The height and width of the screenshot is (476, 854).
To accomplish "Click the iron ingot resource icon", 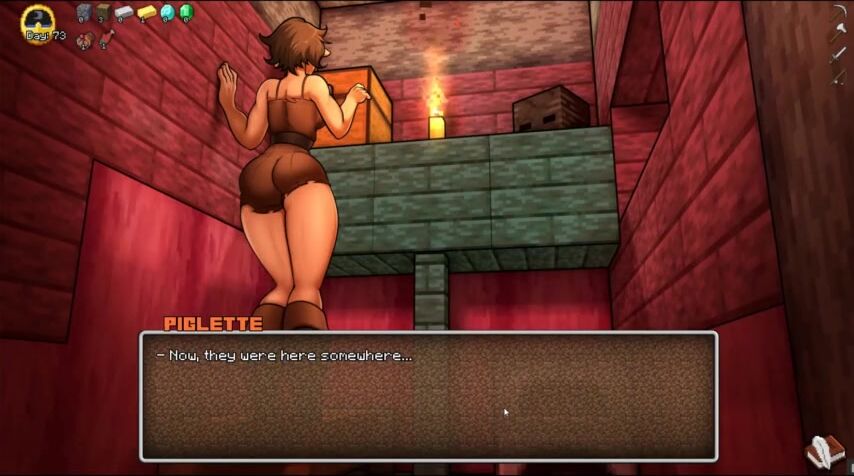I will (124, 12).
